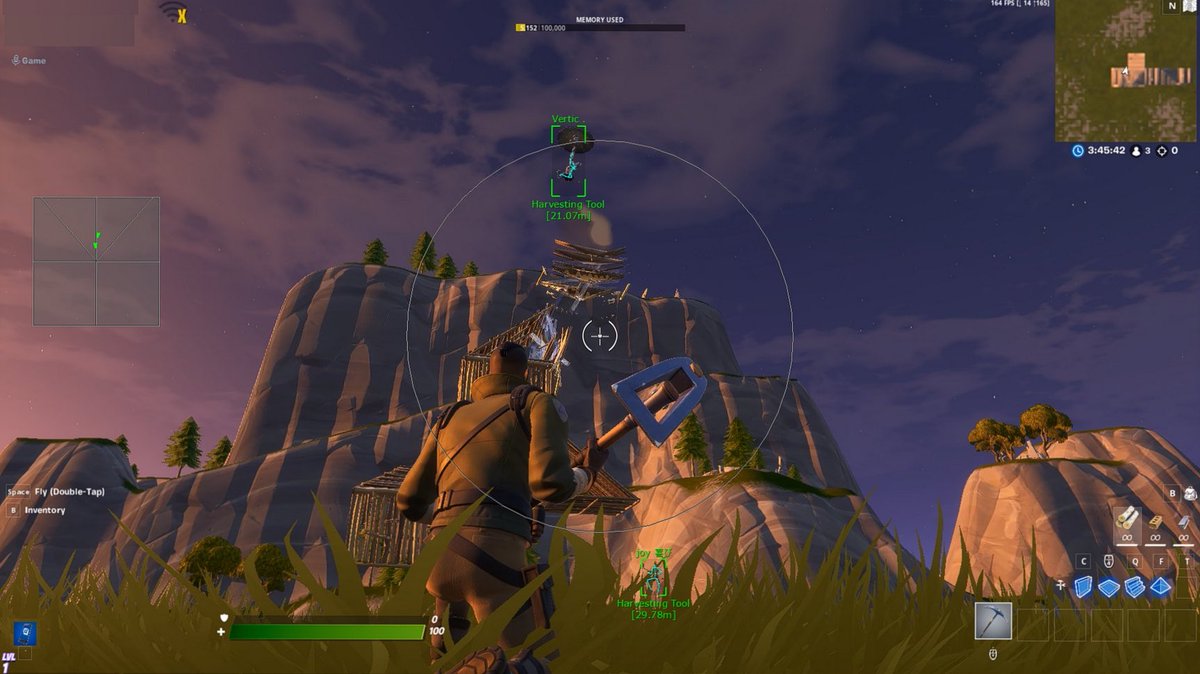Open the blue phone tool icon

pyautogui.click(x=24, y=632)
